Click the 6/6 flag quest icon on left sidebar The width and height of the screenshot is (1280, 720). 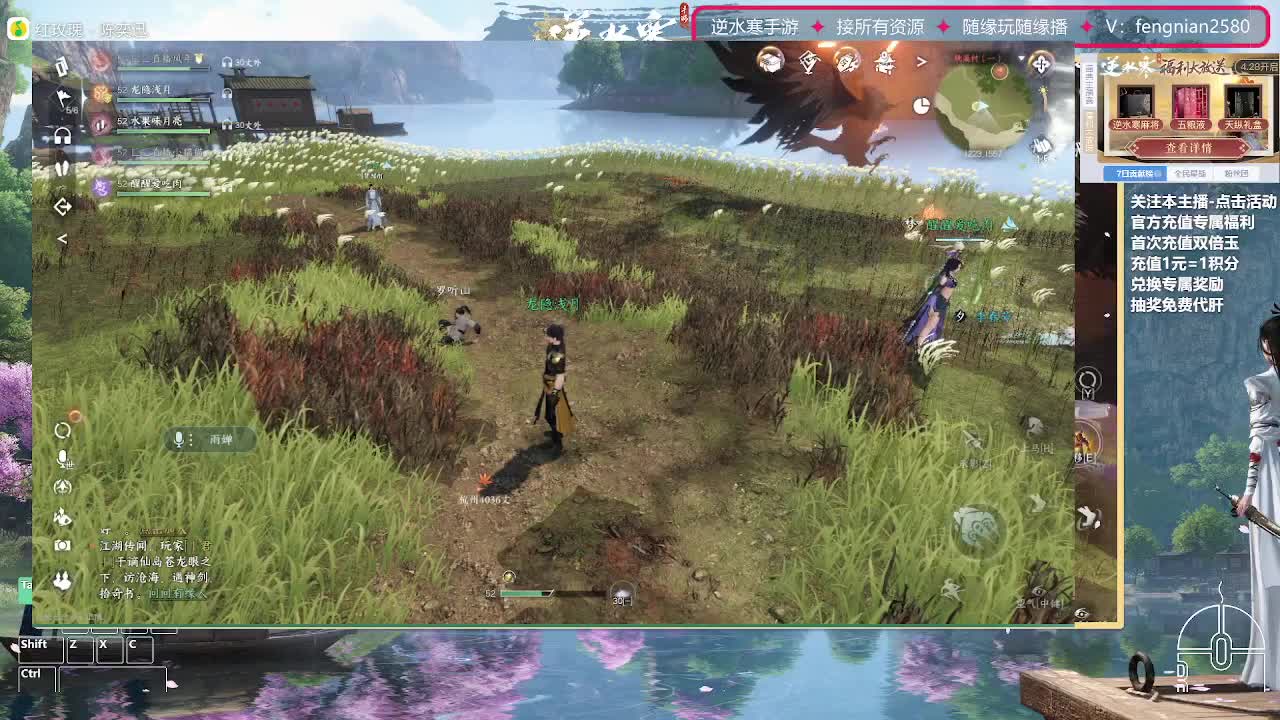click(62, 98)
